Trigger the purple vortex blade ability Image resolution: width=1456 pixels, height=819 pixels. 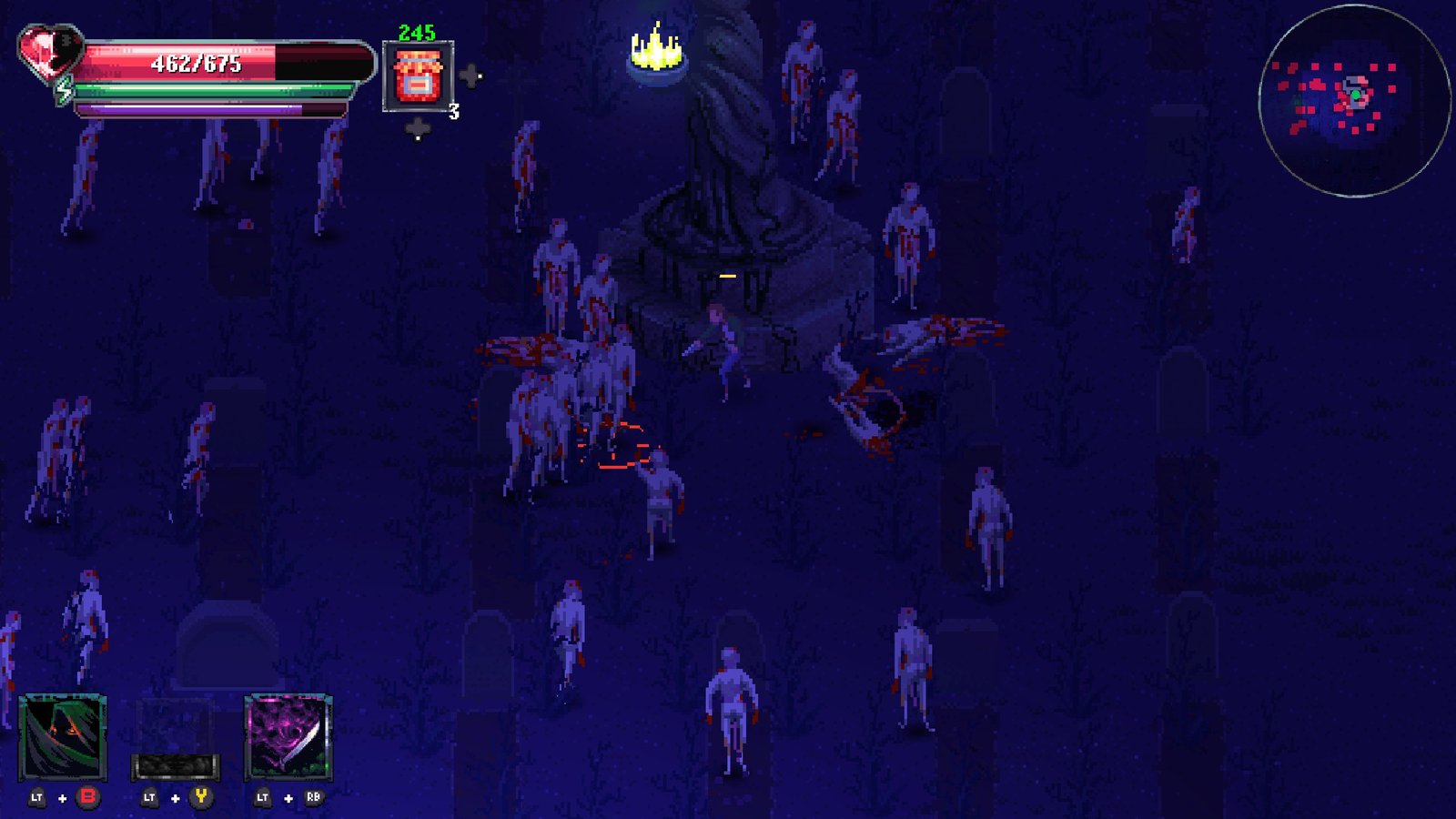tap(288, 737)
